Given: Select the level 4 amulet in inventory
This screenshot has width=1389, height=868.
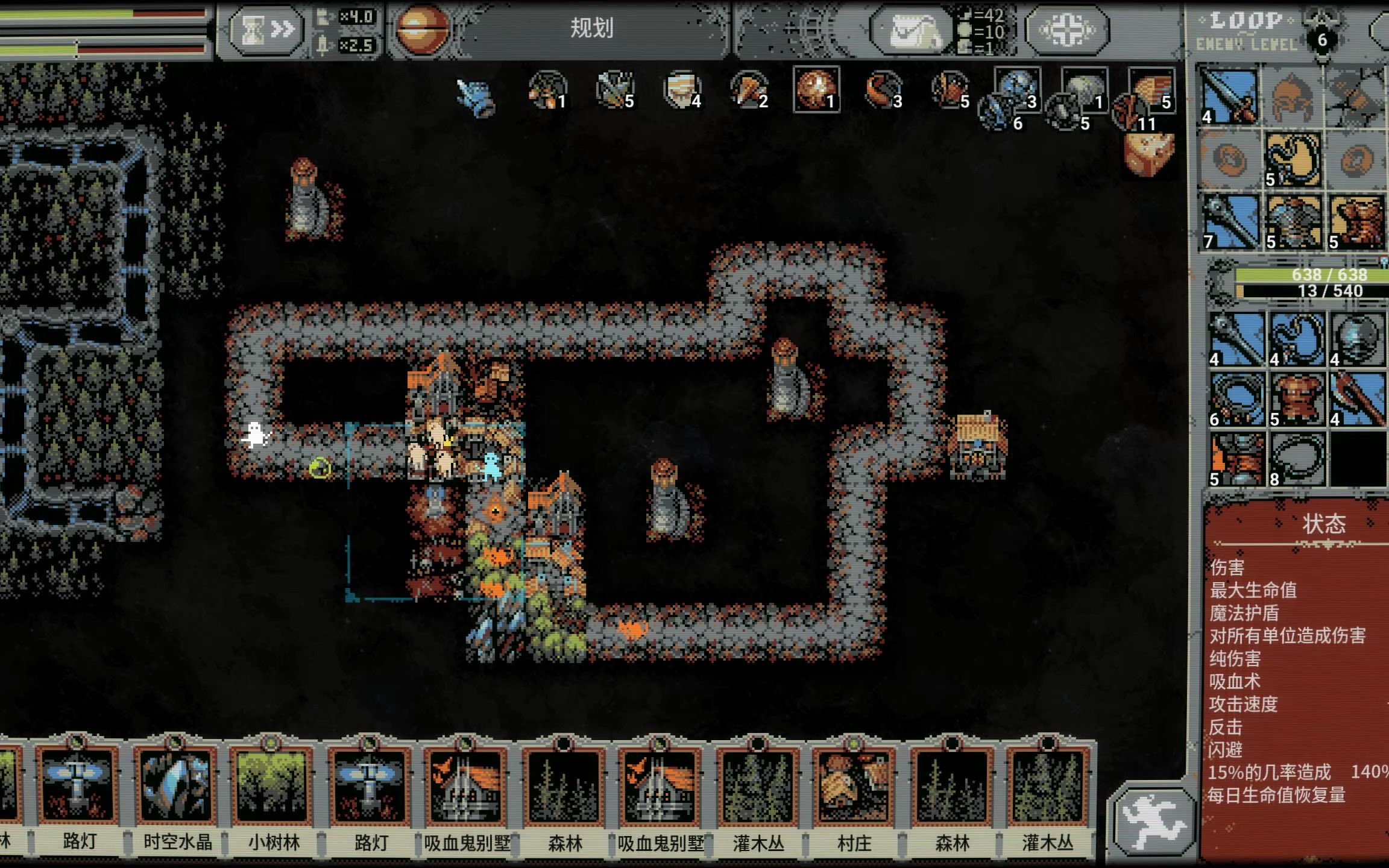Looking at the screenshot, I should [x=1297, y=339].
